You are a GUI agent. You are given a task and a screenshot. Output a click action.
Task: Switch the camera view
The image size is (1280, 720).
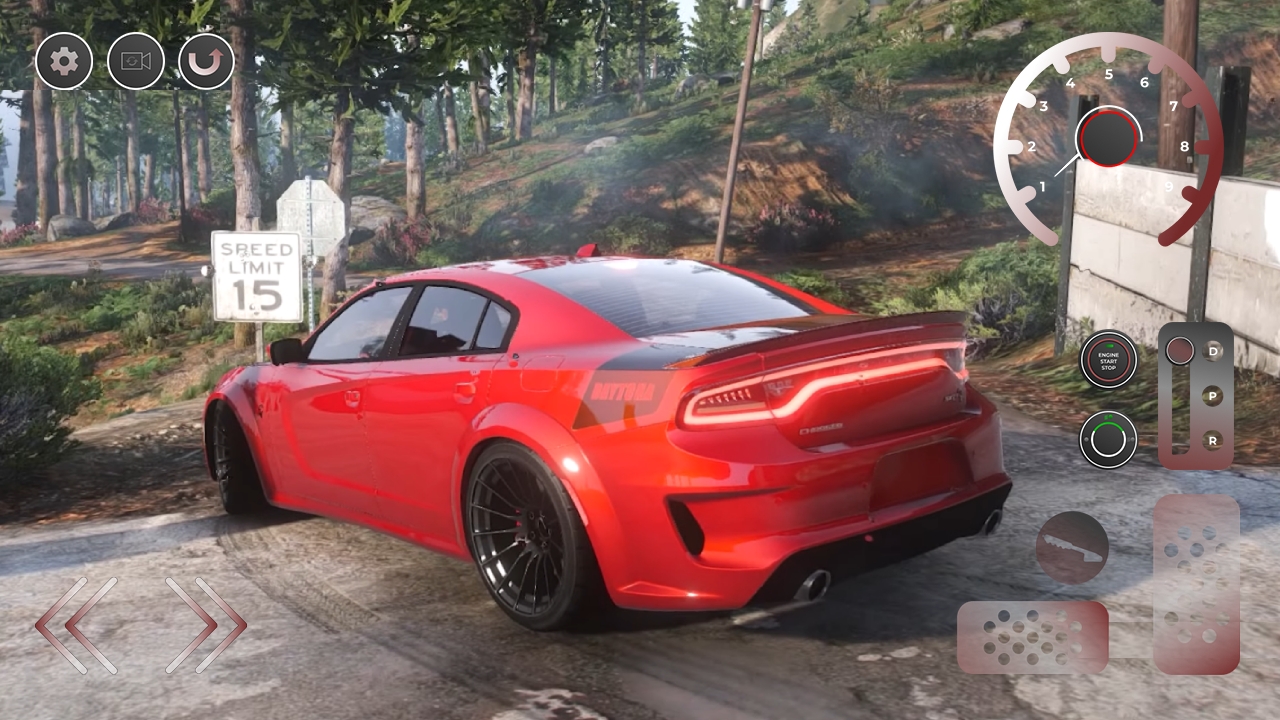(136, 62)
